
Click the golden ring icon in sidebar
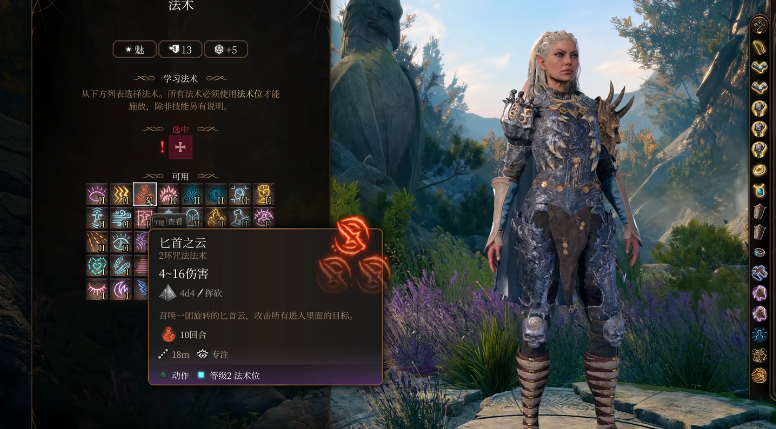coord(760,171)
